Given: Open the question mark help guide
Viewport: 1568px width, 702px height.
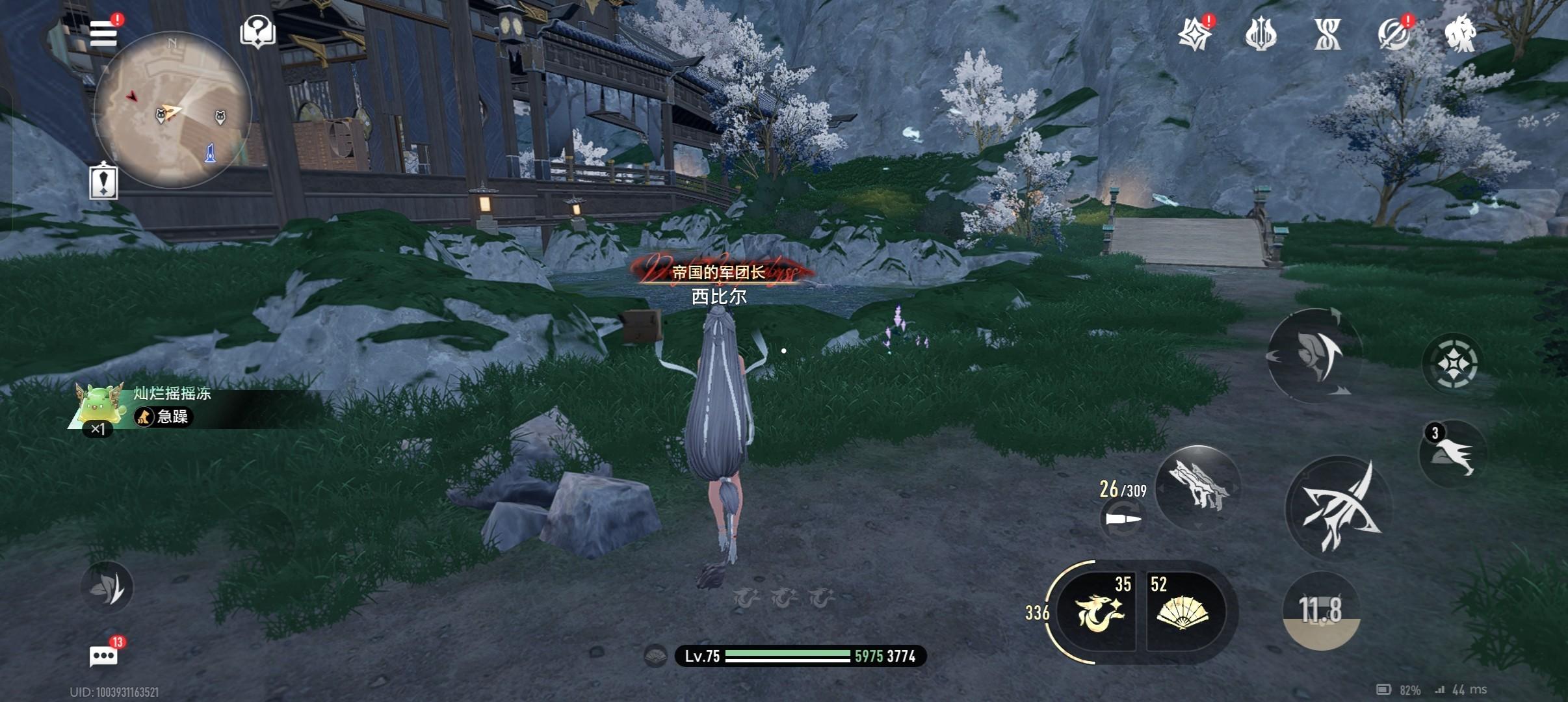Looking at the screenshot, I should point(258,31).
